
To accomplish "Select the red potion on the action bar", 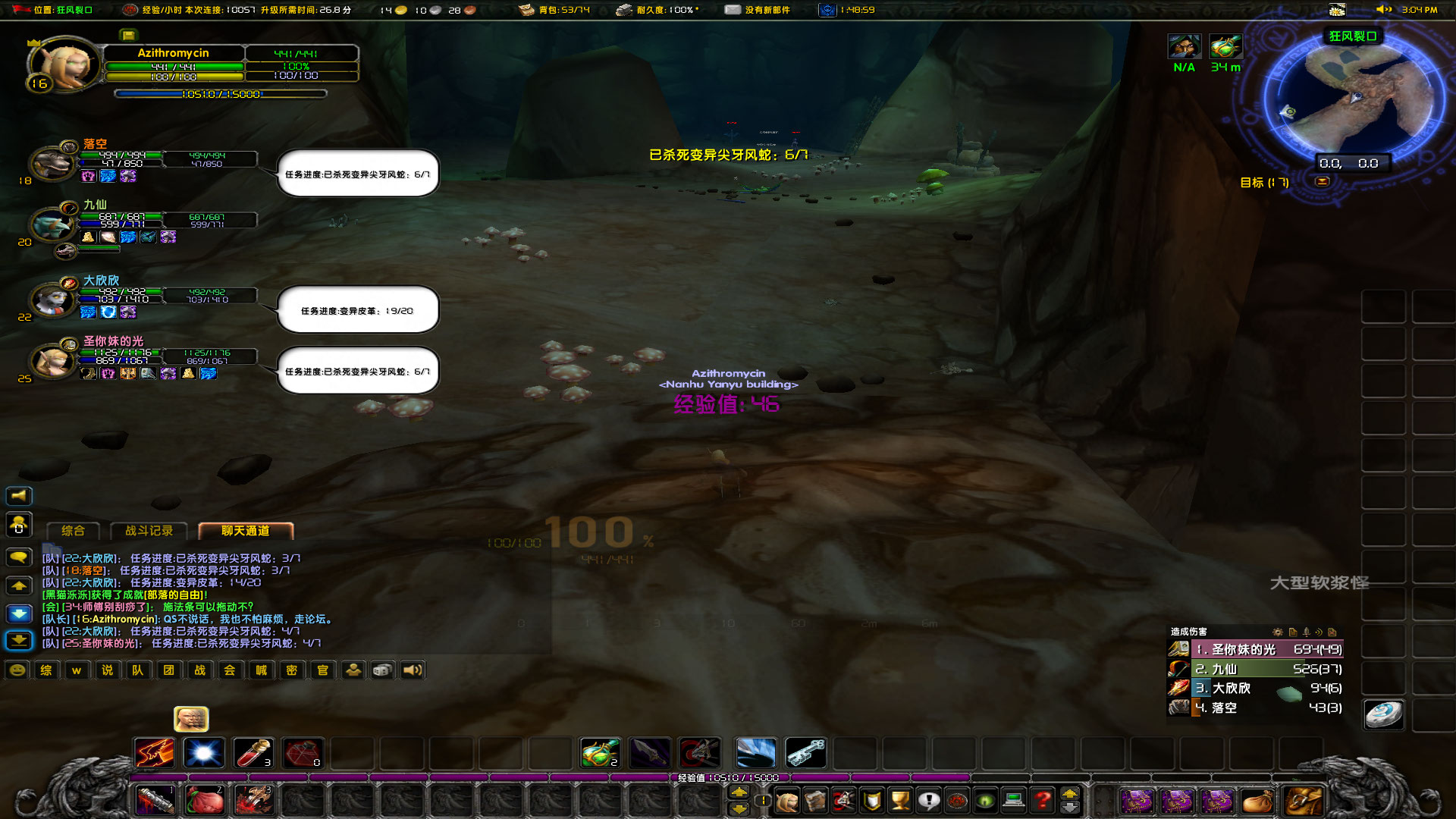I will pos(253,752).
